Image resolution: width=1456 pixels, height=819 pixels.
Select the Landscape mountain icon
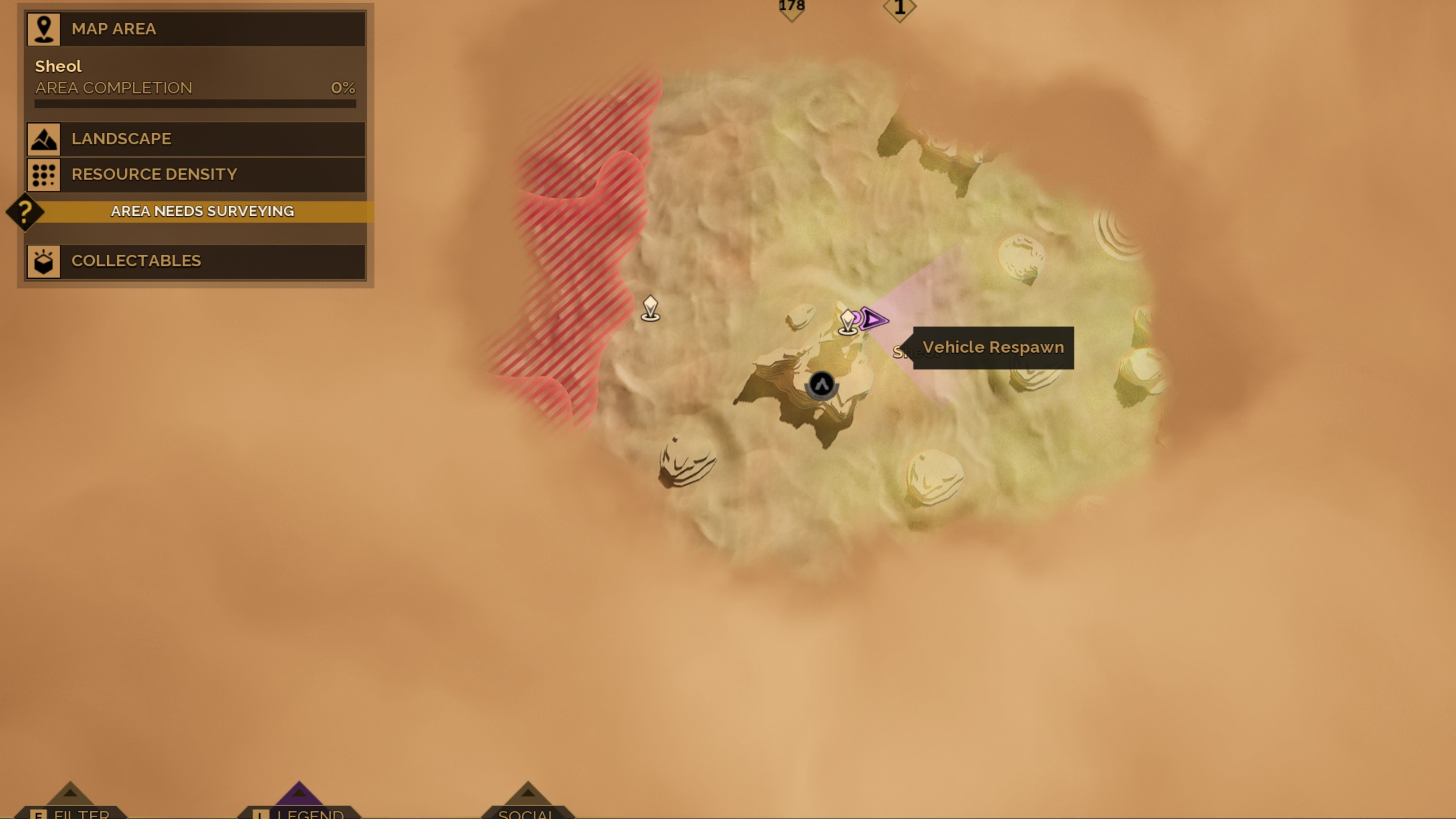pyautogui.click(x=44, y=139)
